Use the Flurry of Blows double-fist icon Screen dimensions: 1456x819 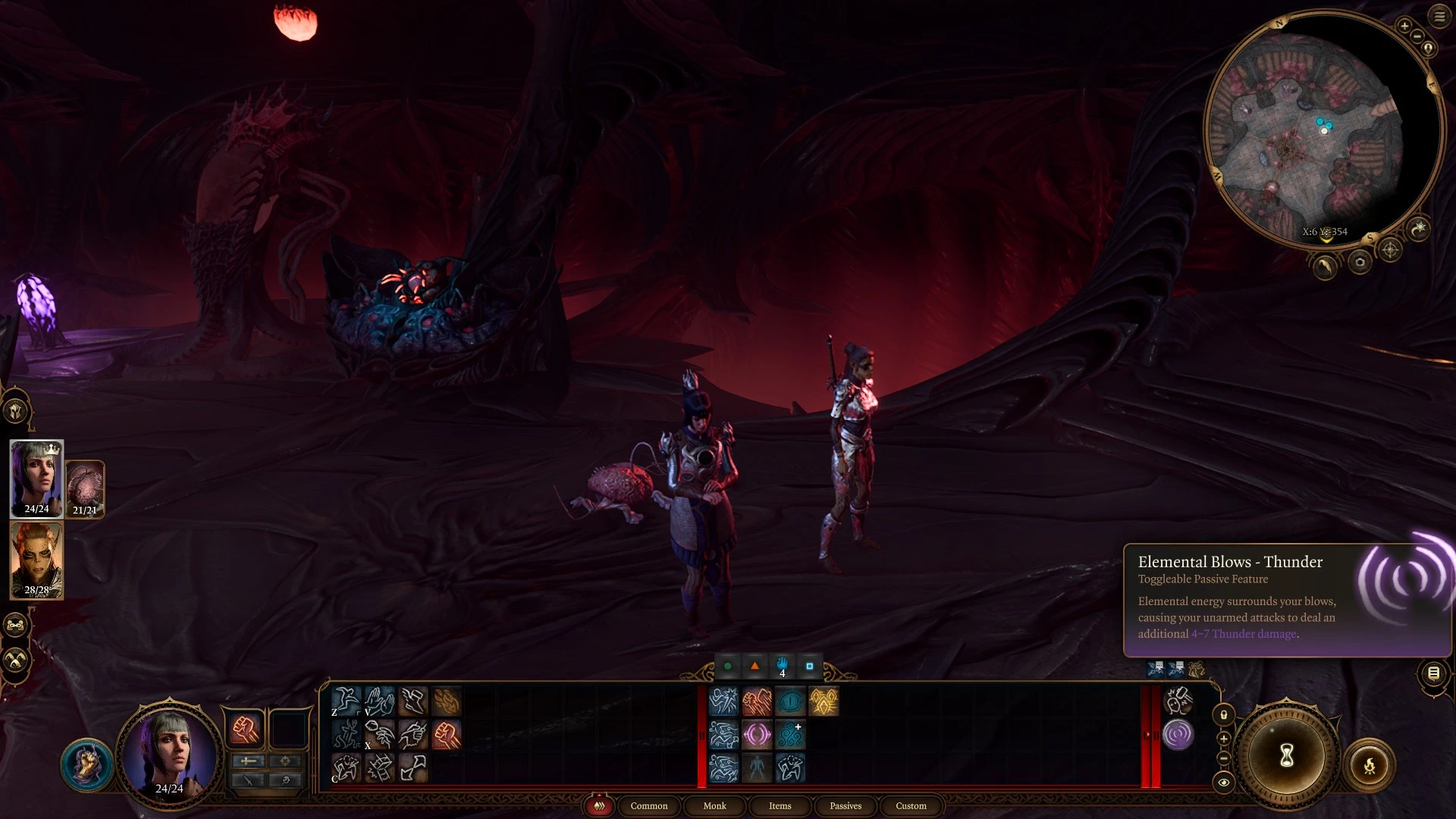(756, 702)
